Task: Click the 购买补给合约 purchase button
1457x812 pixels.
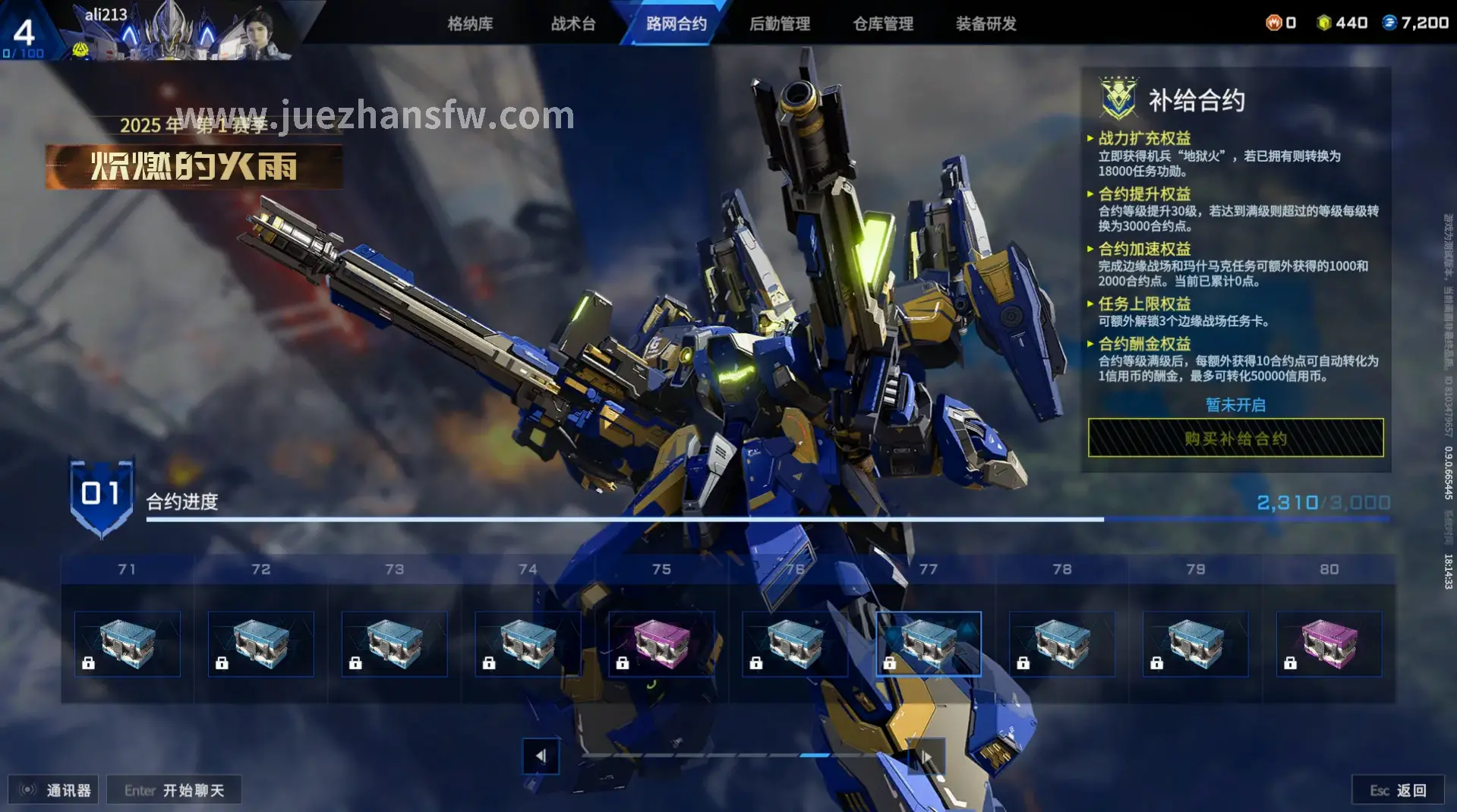Action: pyautogui.click(x=1235, y=438)
